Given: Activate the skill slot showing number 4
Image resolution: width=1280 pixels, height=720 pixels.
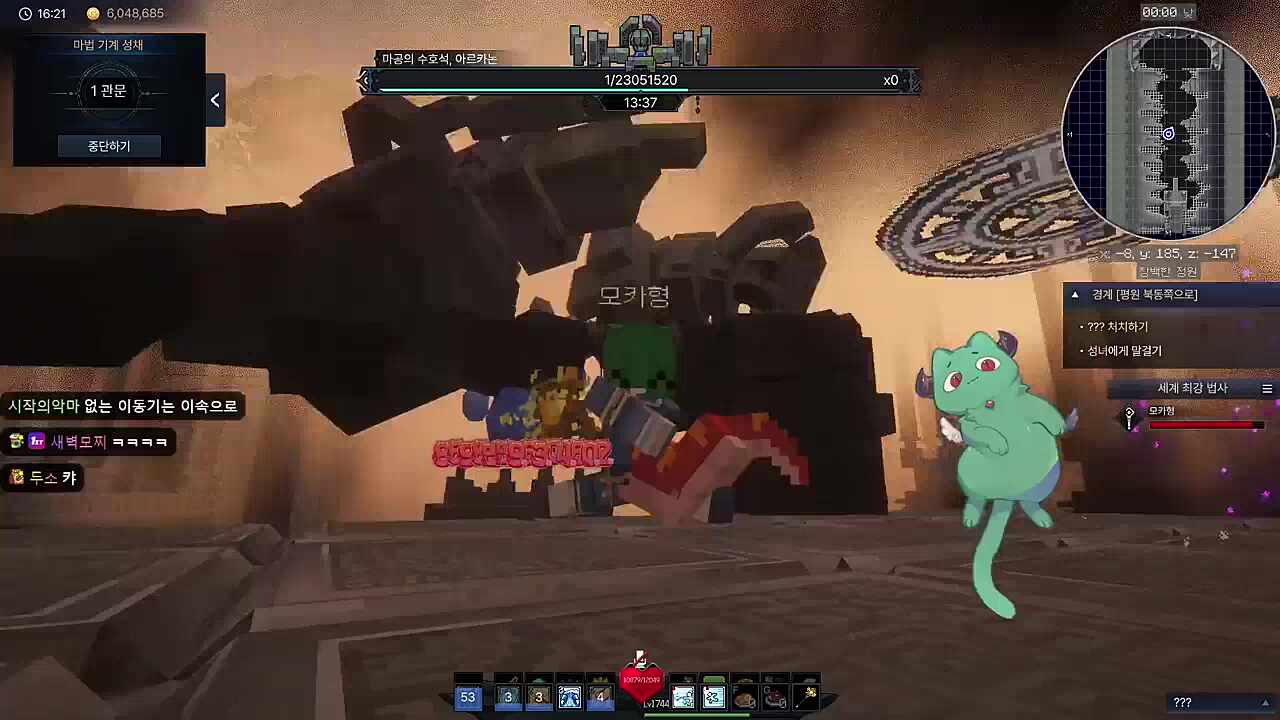Looking at the screenshot, I should pos(600,697).
